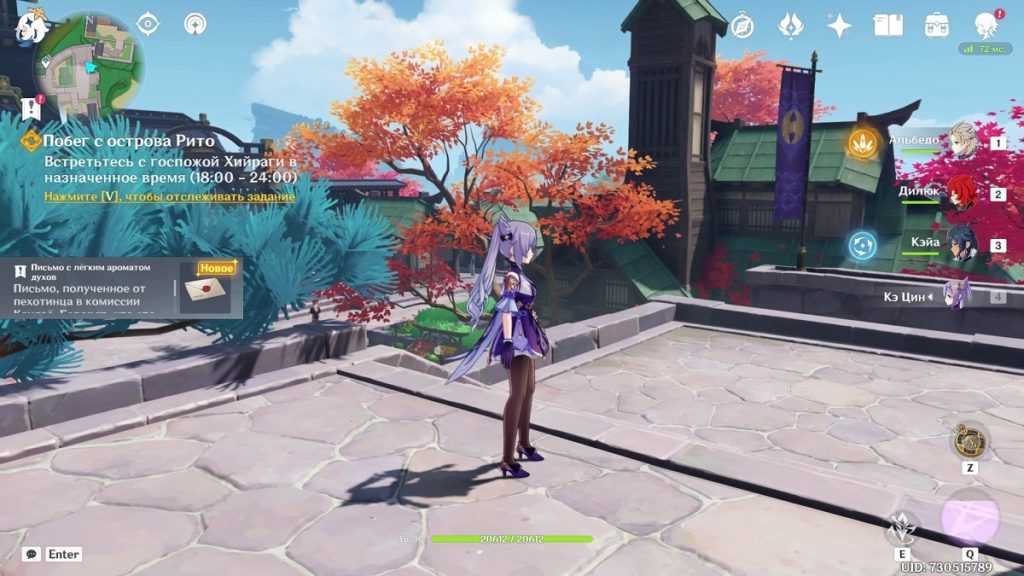Viewport: 1024px width, 576px height.
Task: Switch to party member Альбедо
Action: tap(961, 142)
